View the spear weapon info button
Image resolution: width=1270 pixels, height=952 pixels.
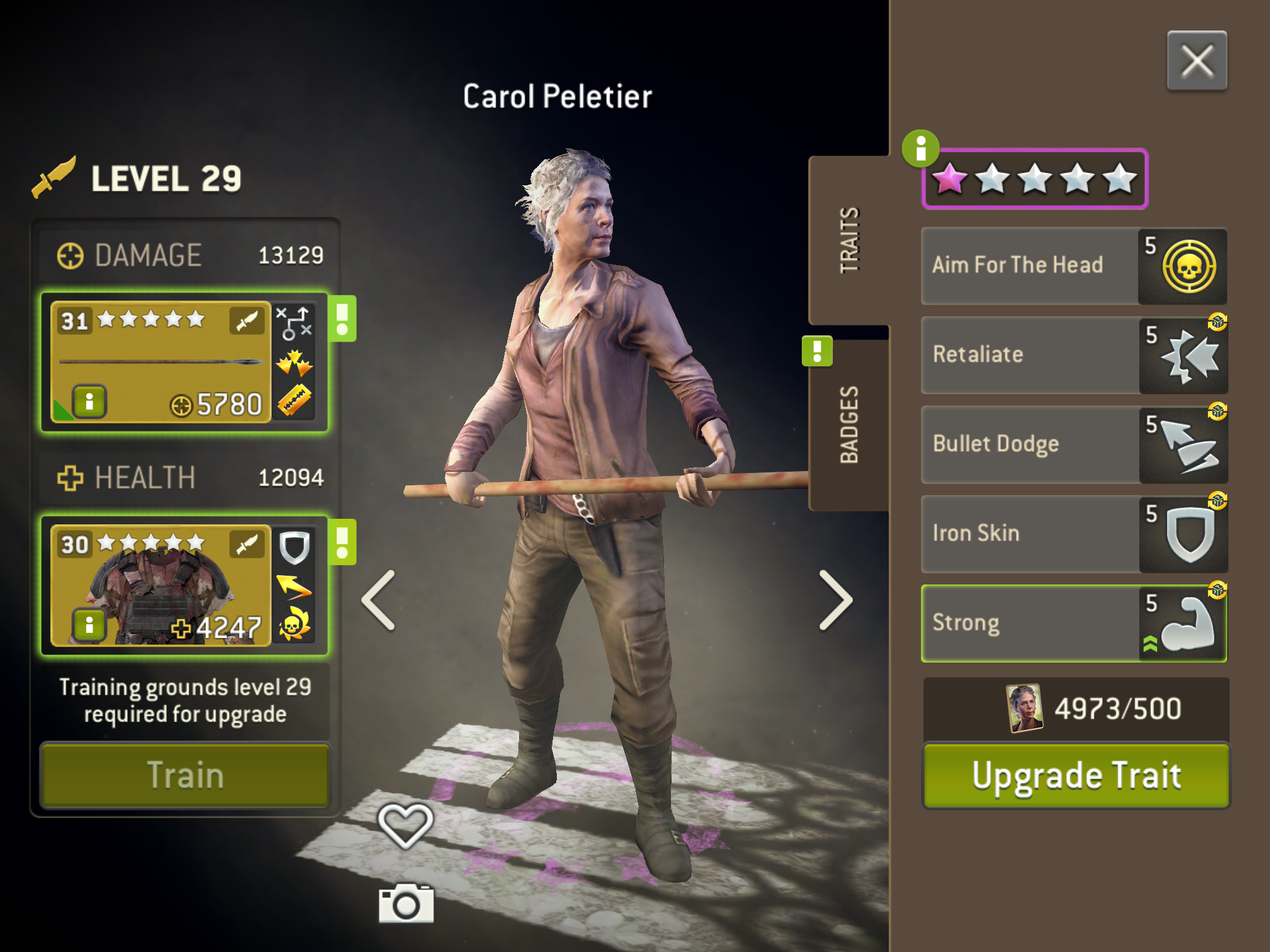pos(90,402)
